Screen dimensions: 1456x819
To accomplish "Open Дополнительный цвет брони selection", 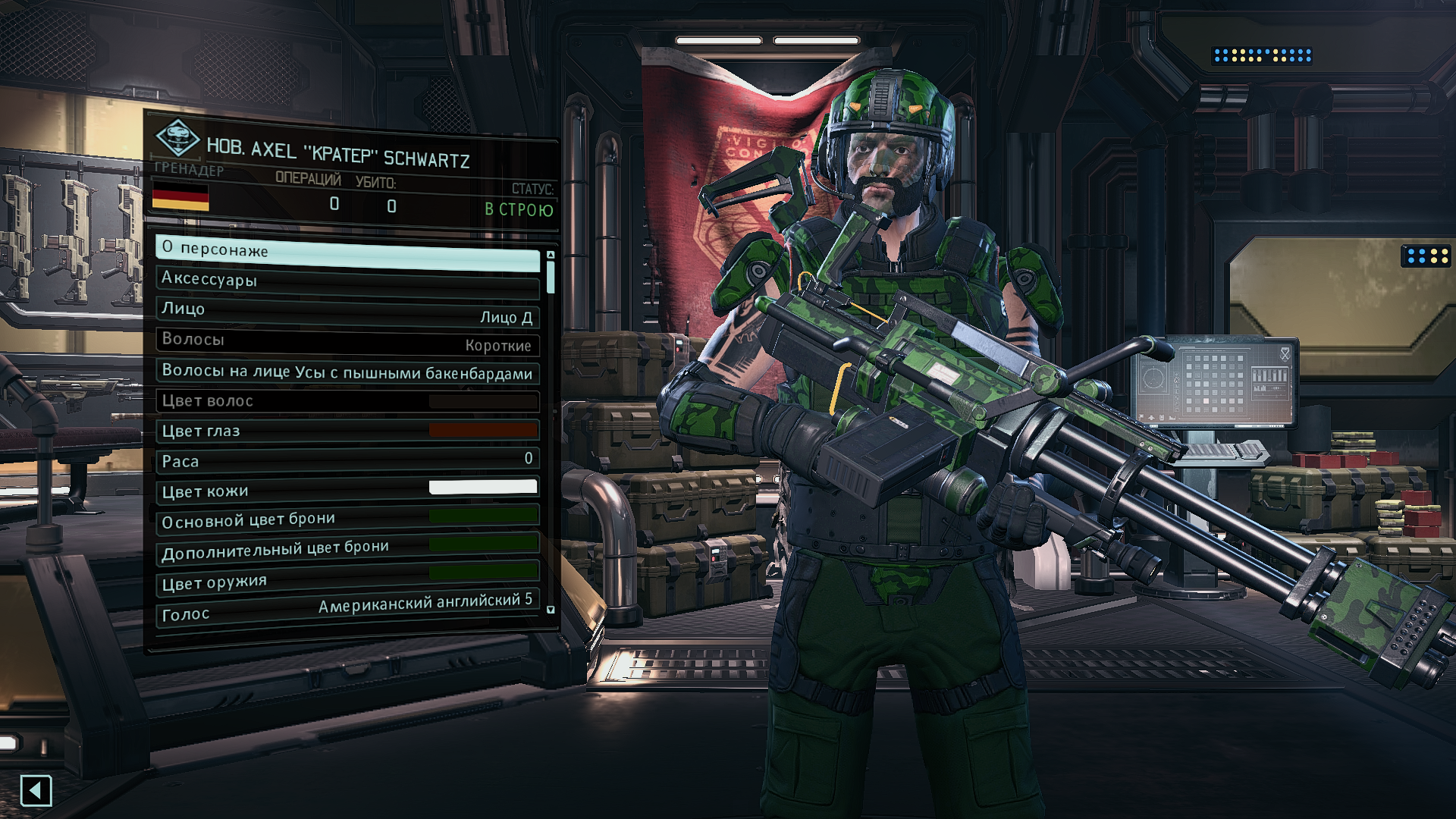I will click(347, 550).
